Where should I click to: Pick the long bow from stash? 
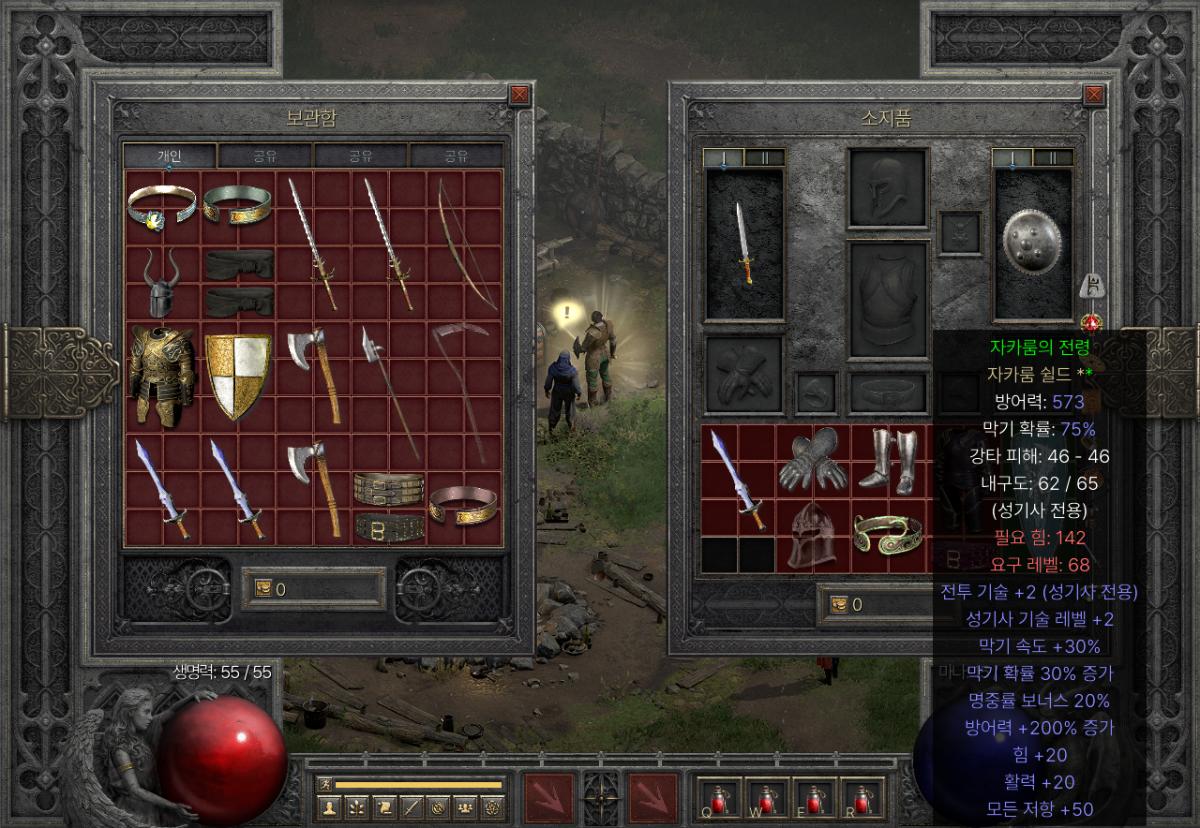466,245
